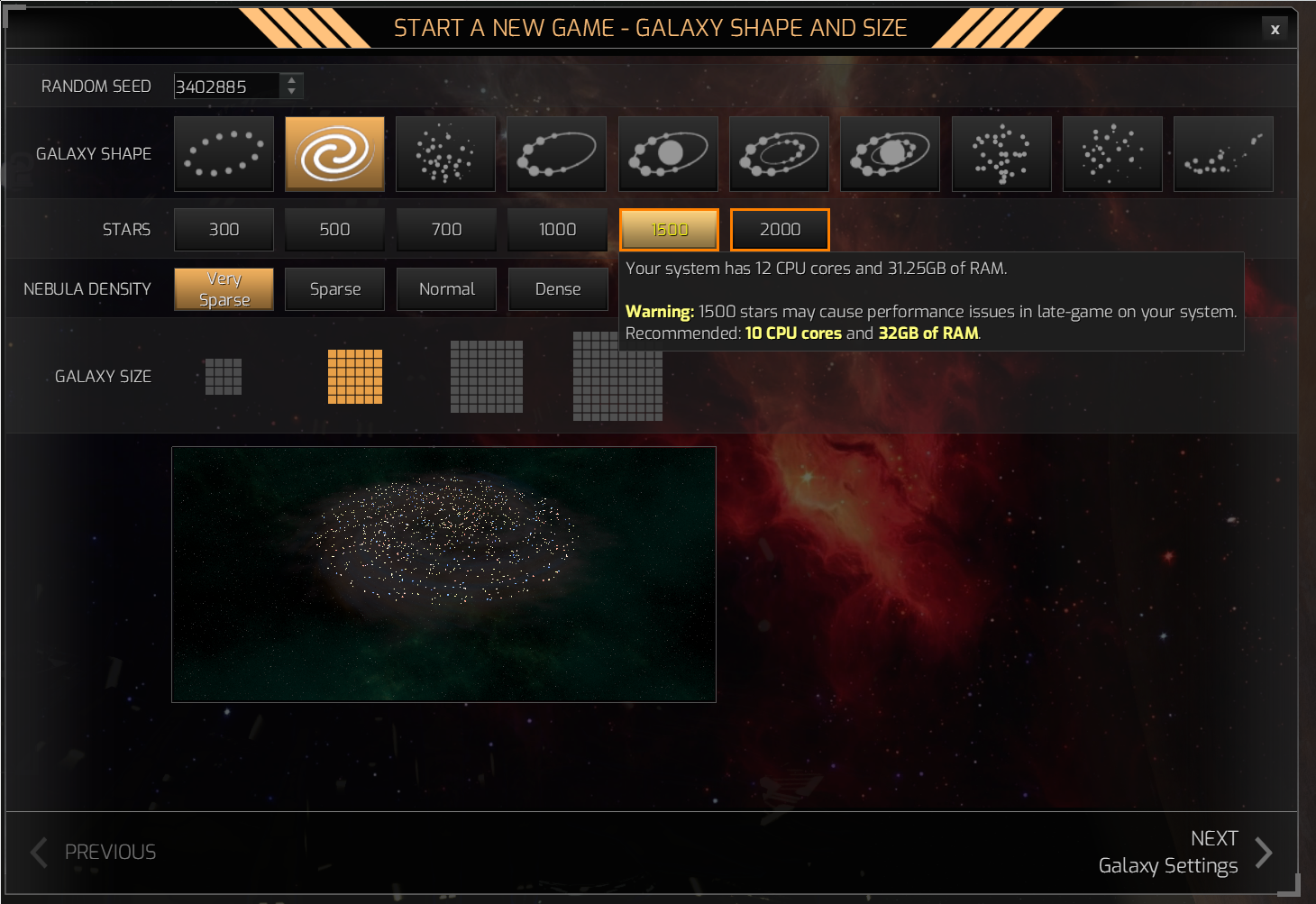Choose the scattered cluster galaxy shape
The height and width of the screenshot is (904, 1316).
pos(445,153)
